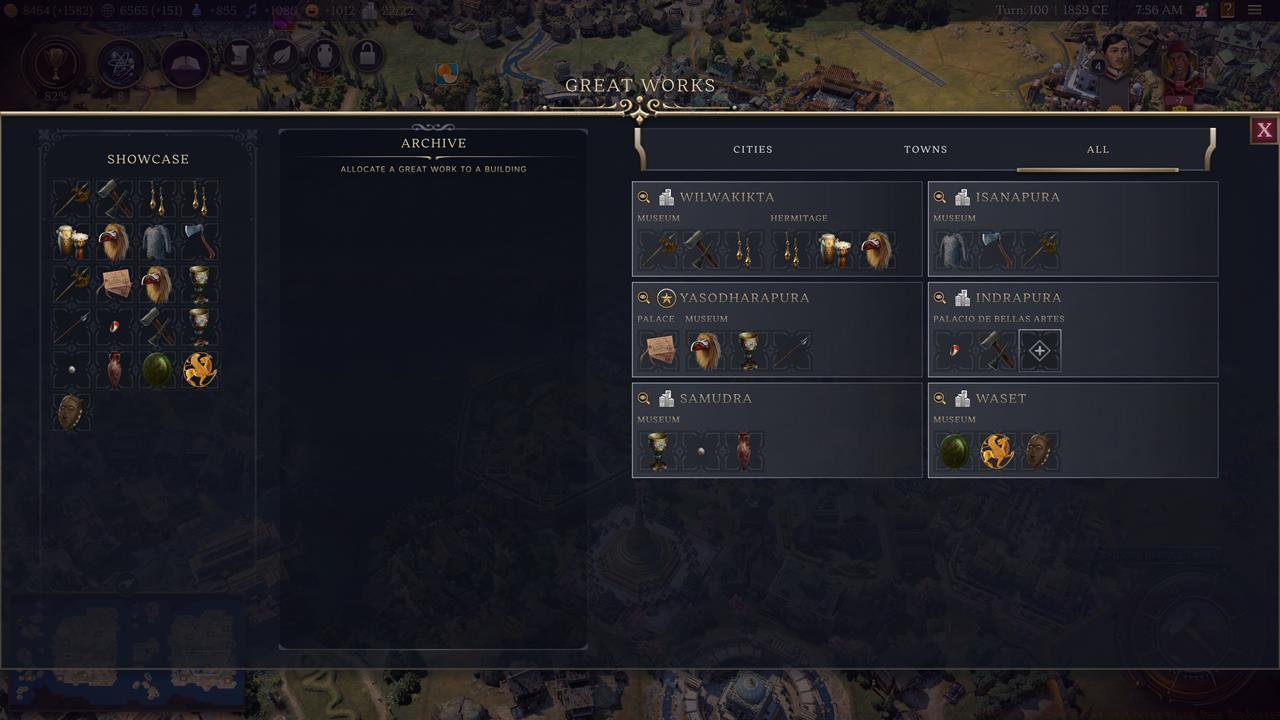Click the settlement building icon next to Isanapura

[x=961, y=197]
